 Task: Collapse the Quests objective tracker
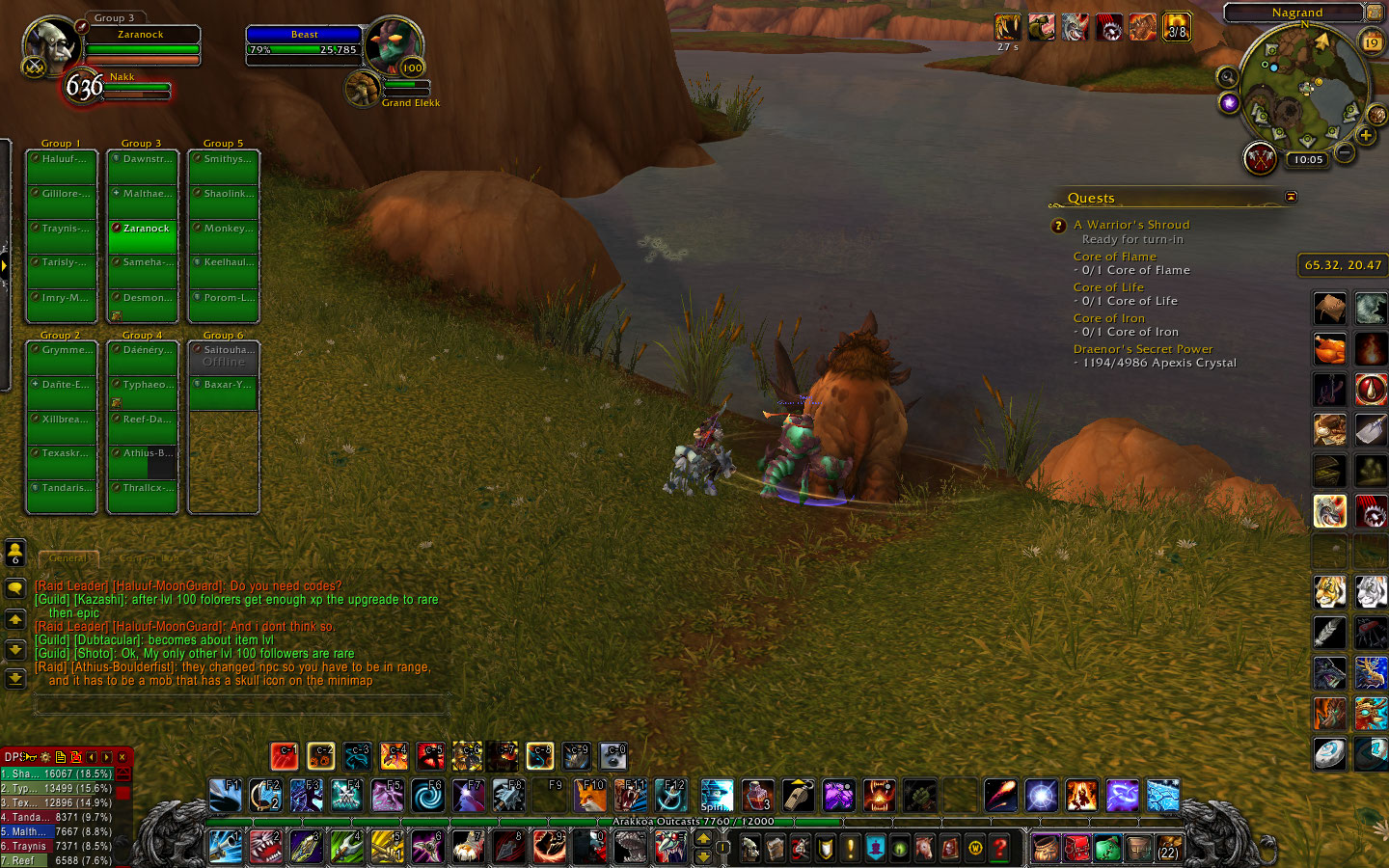pos(1290,195)
